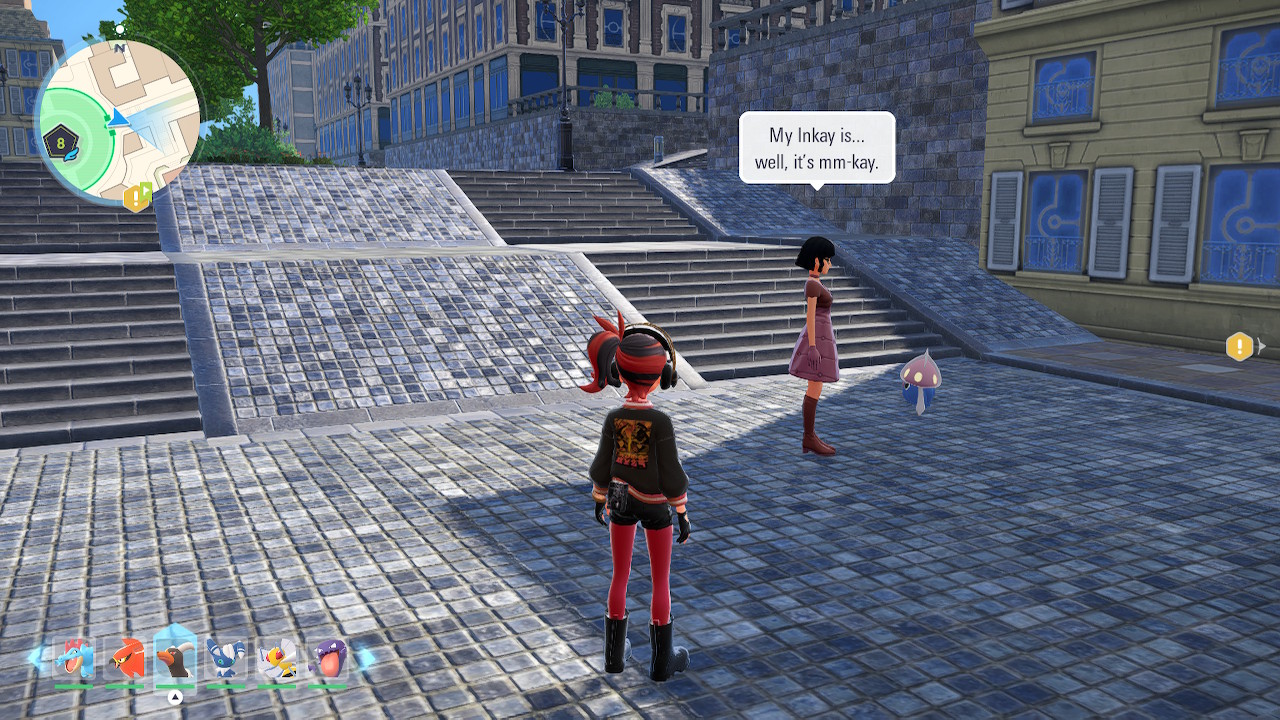Select the Wild Zone 8 marker on minimap
This screenshot has width=1280, height=720.
(x=61, y=143)
